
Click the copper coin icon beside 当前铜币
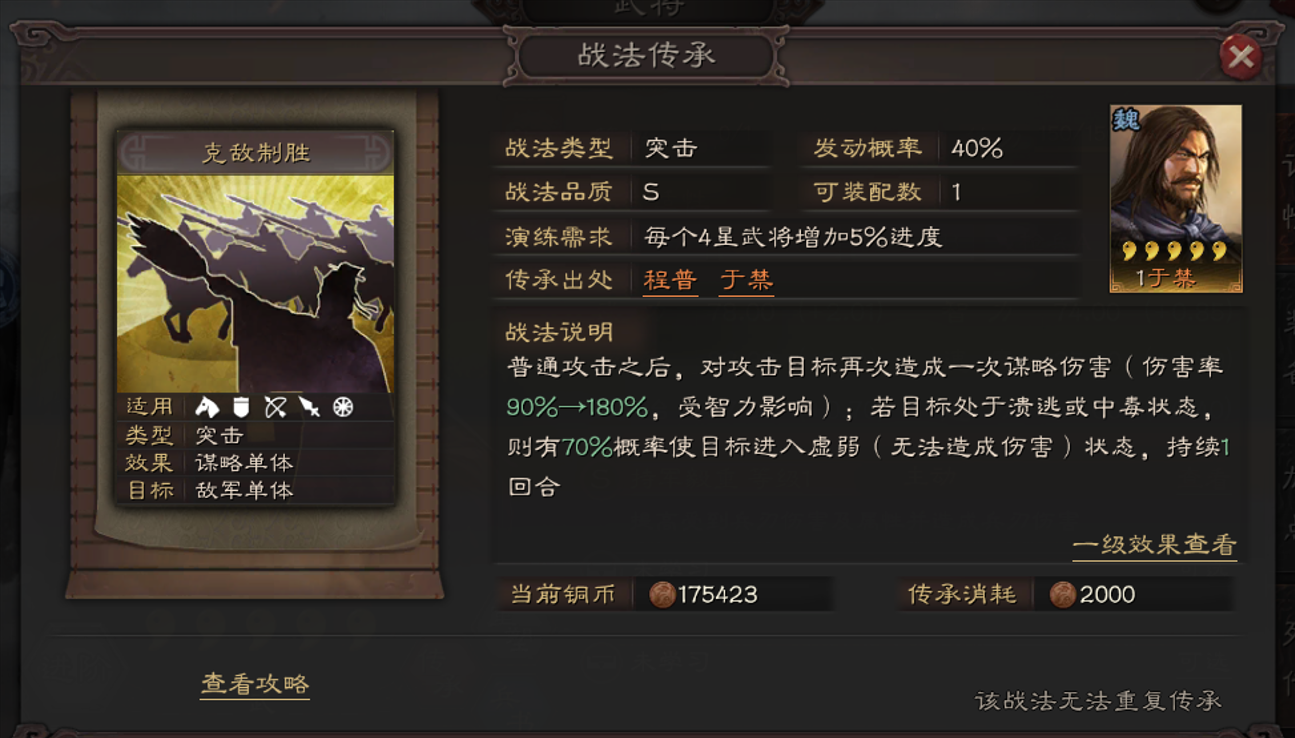coord(661,594)
